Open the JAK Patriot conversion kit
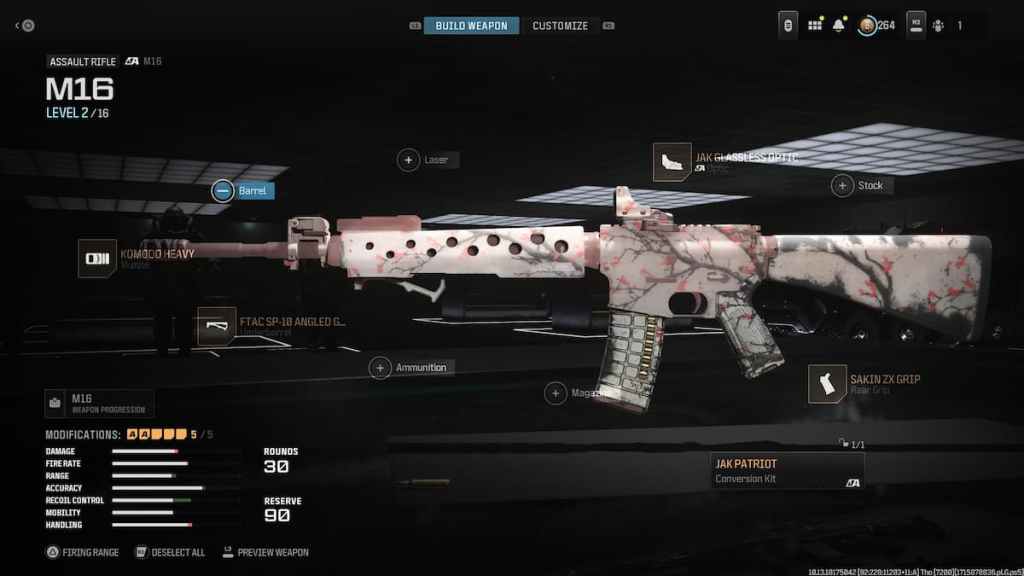 (786, 471)
